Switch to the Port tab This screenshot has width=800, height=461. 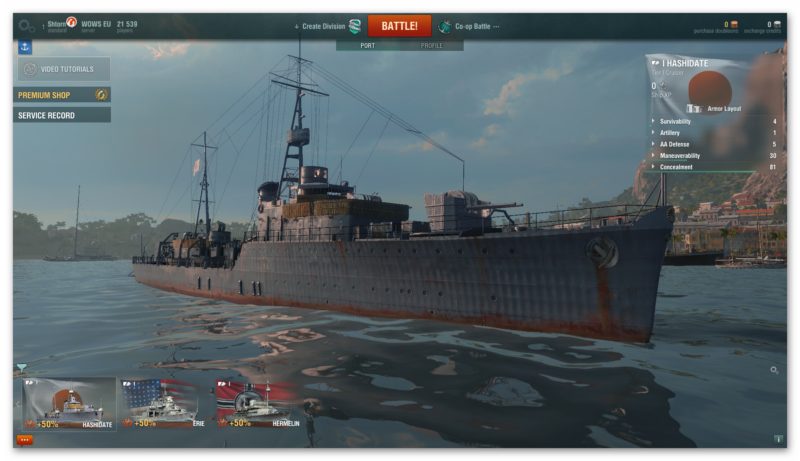click(x=368, y=45)
